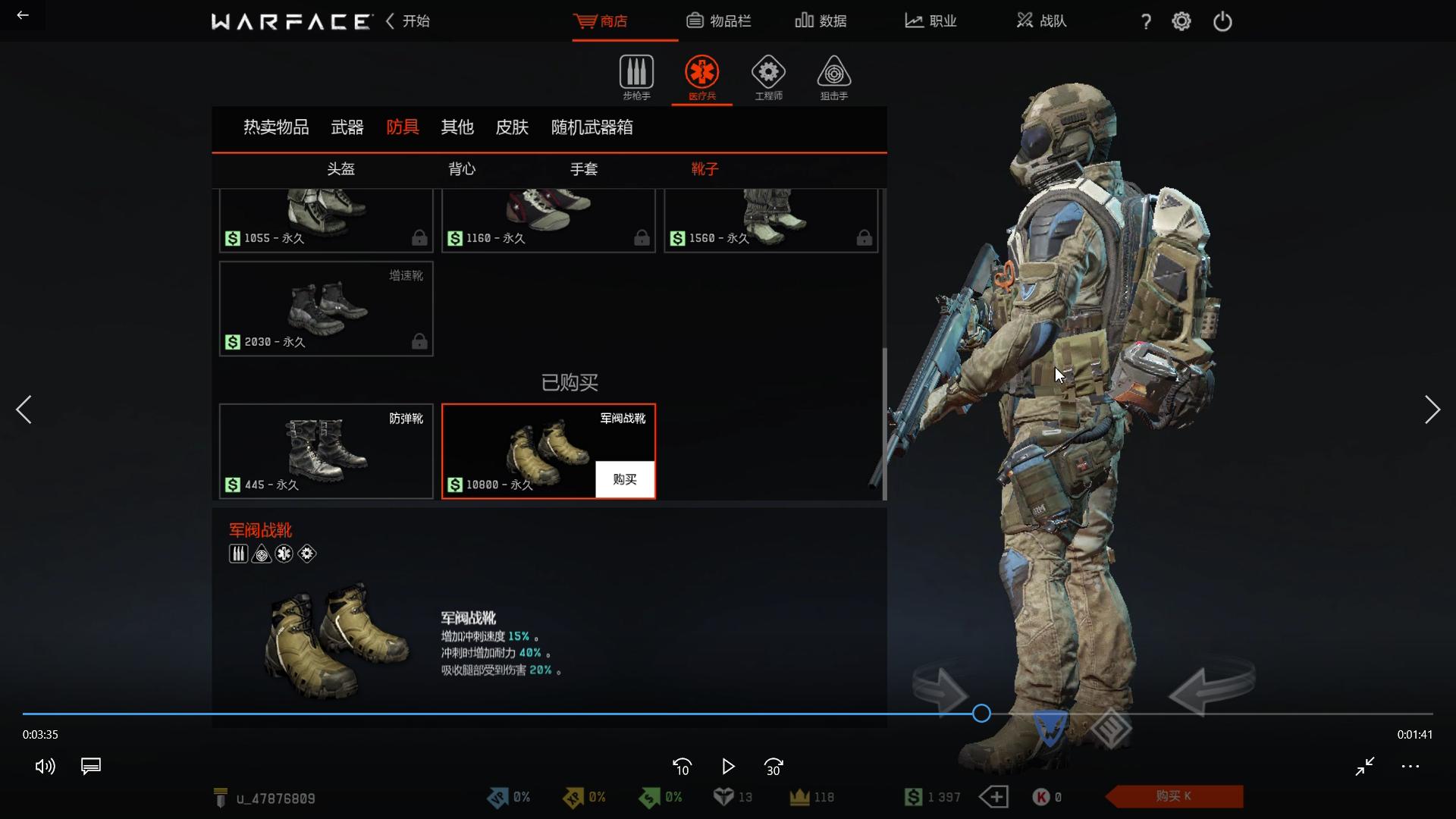Viewport: 1456px width, 819px height.
Task: Open the 职业 career menu
Action: (930, 21)
